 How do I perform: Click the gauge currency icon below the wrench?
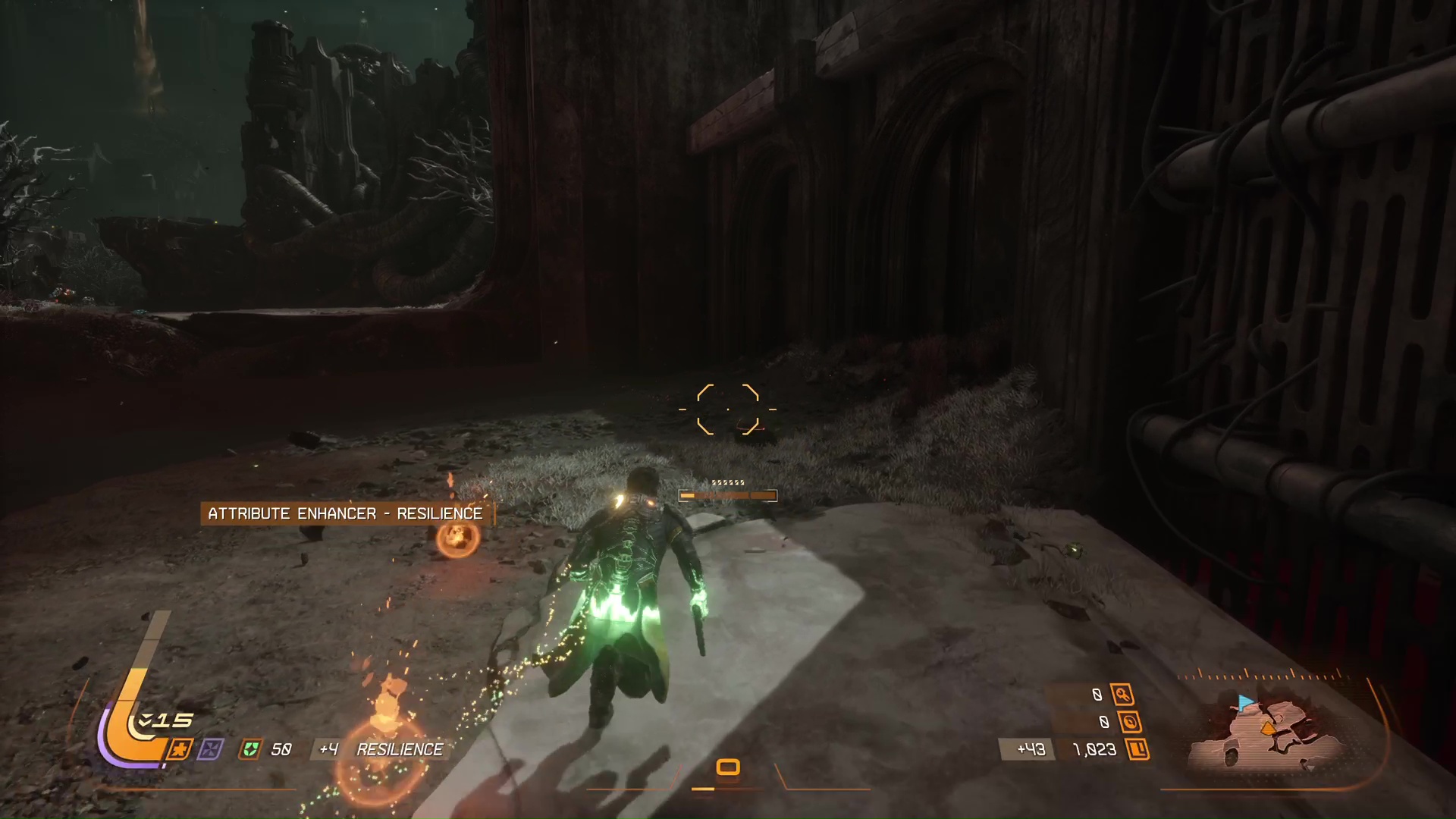pos(1131,722)
